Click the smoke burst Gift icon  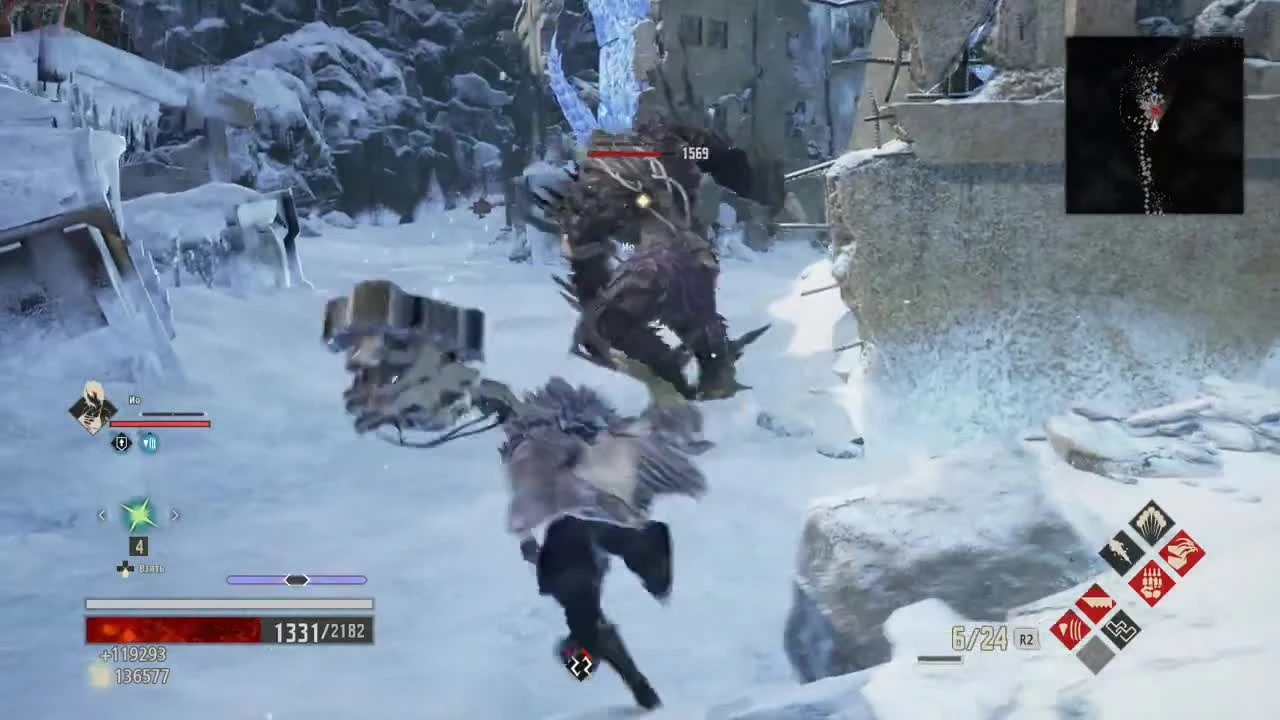click(1150, 524)
